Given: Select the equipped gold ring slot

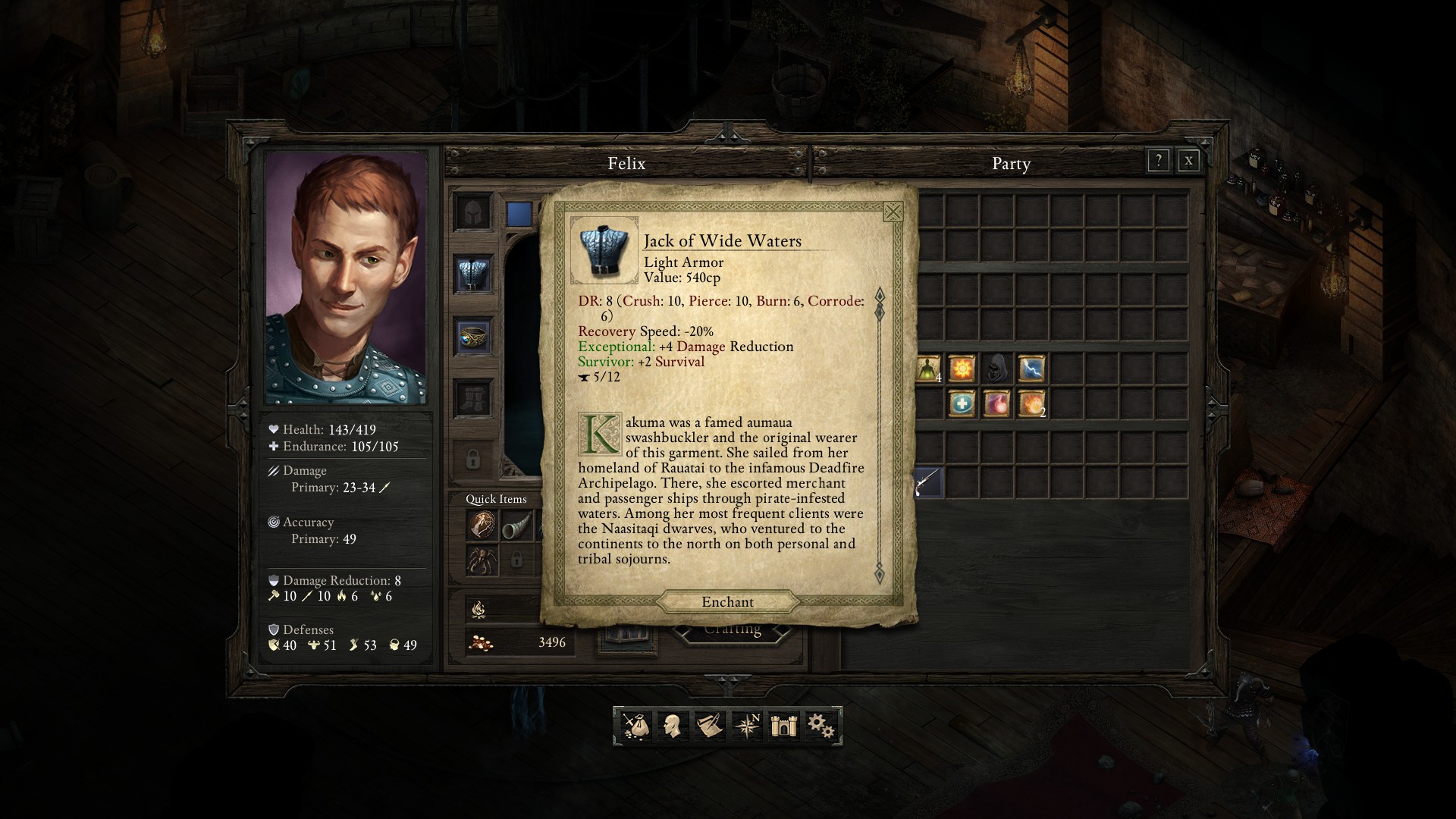Looking at the screenshot, I should tap(473, 336).
